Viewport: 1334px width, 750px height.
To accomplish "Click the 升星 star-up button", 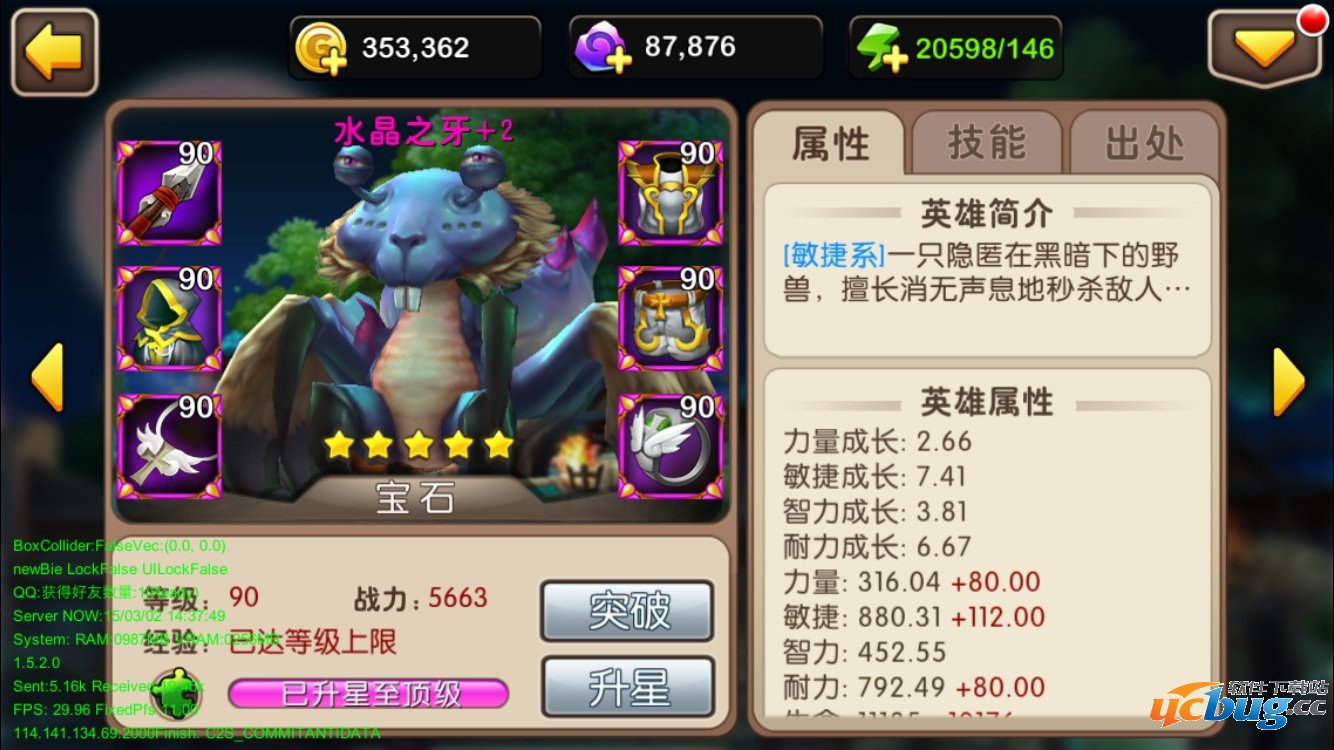I will point(627,688).
